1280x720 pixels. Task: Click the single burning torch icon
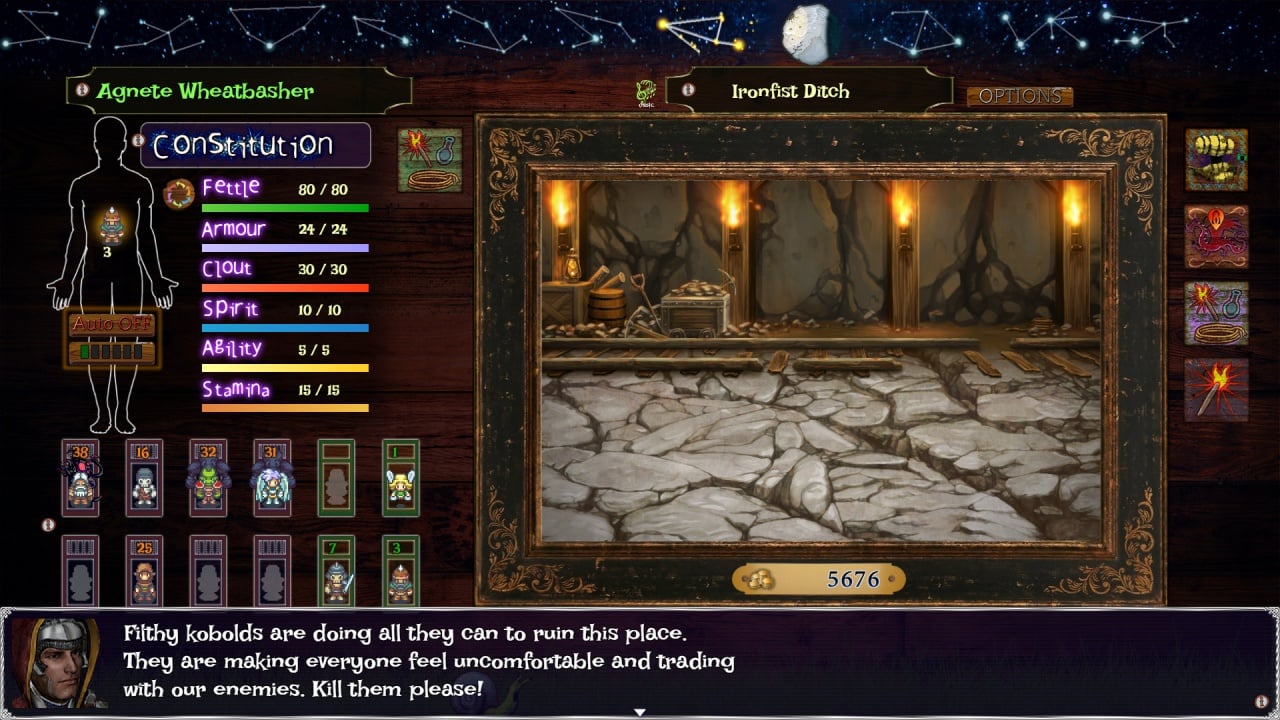tap(1216, 389)
